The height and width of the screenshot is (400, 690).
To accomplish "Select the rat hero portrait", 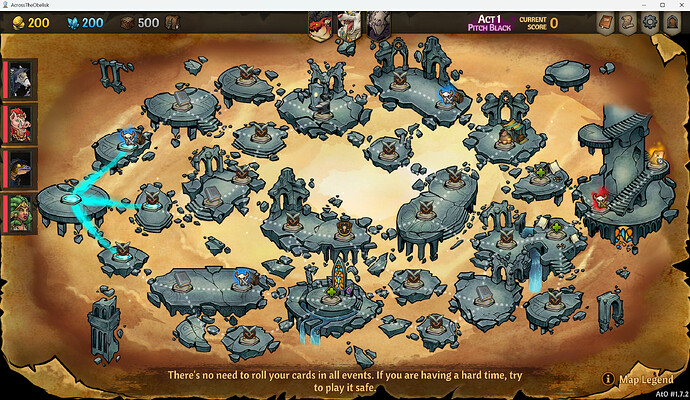I will (21, 78).
